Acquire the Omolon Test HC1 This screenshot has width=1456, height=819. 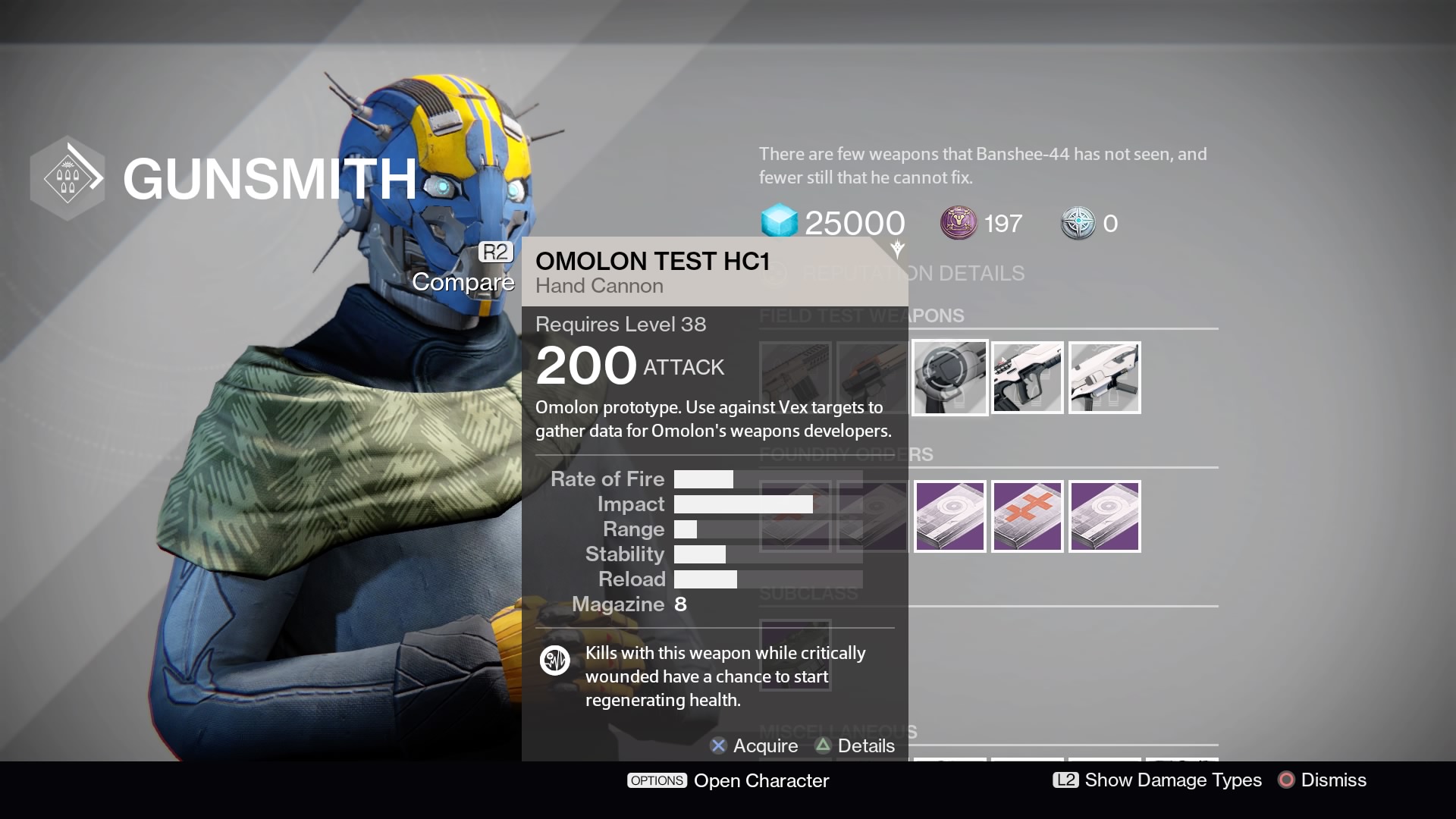[x=754, y=746]
